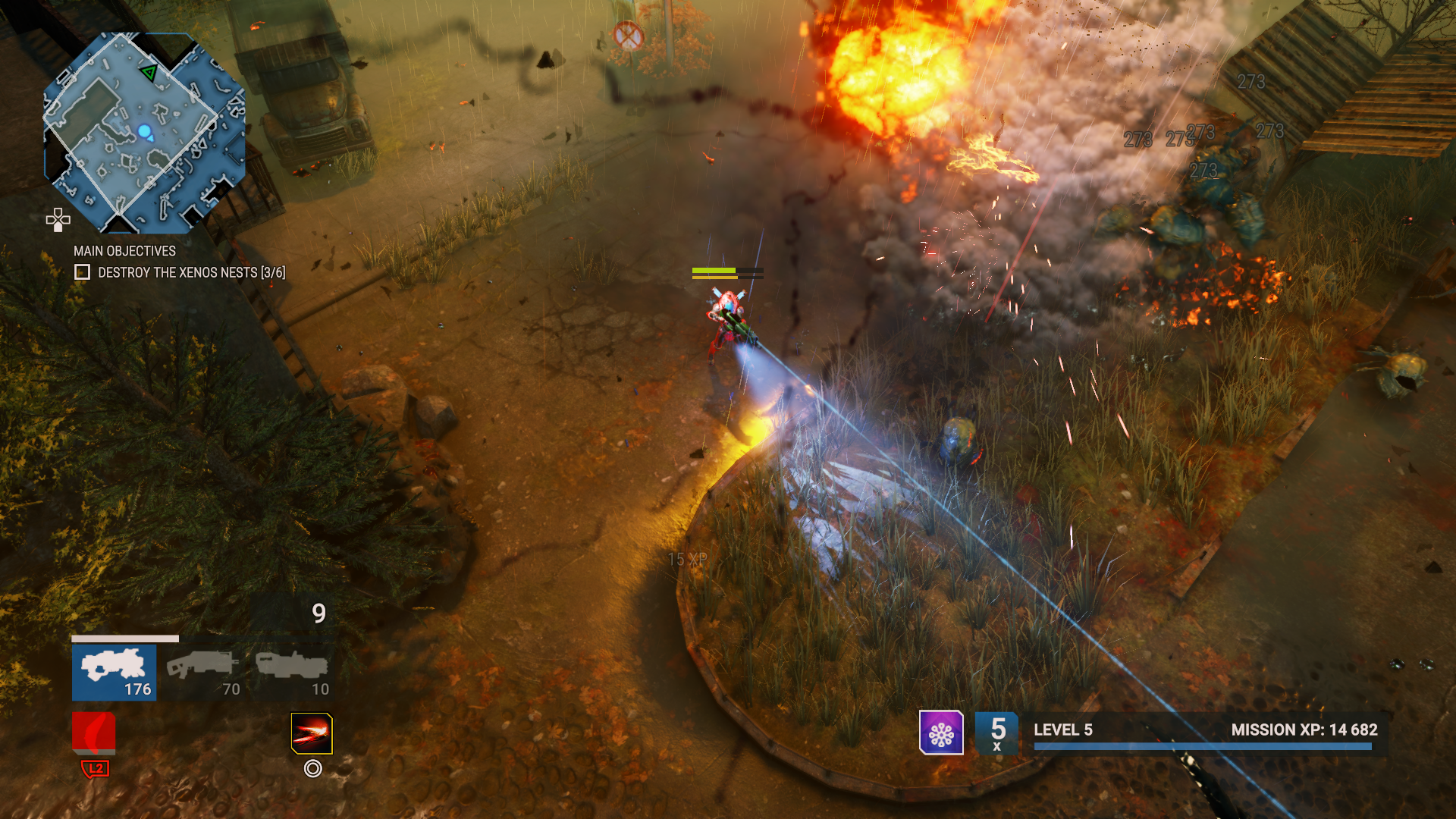Open the diamond-shaped minimap
1456x819 pixels.
tap(144, 133)
